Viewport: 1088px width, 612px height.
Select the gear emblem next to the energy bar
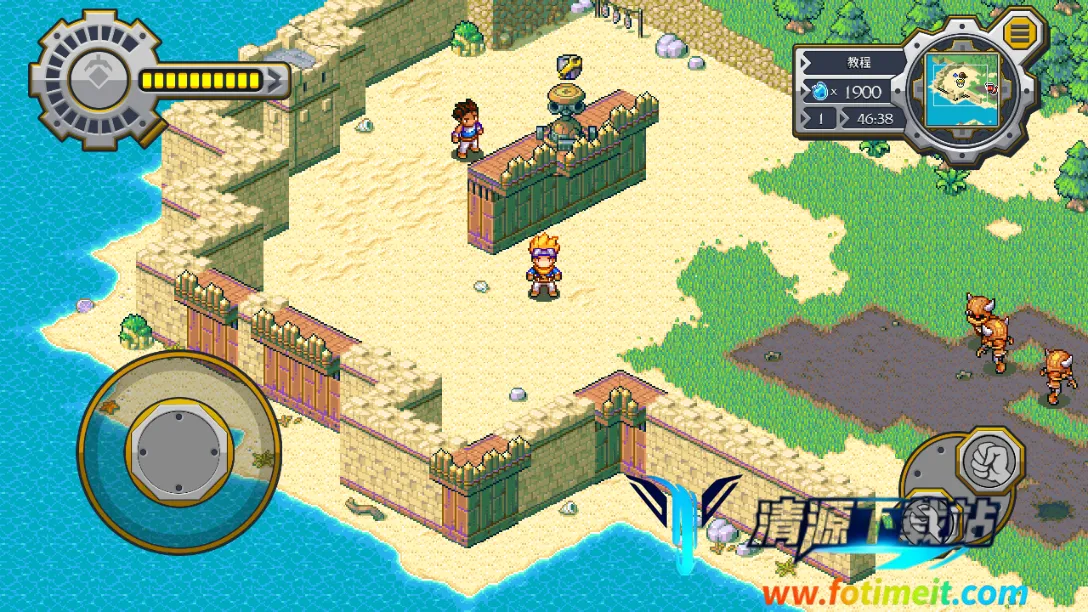(x=97, y=78)
